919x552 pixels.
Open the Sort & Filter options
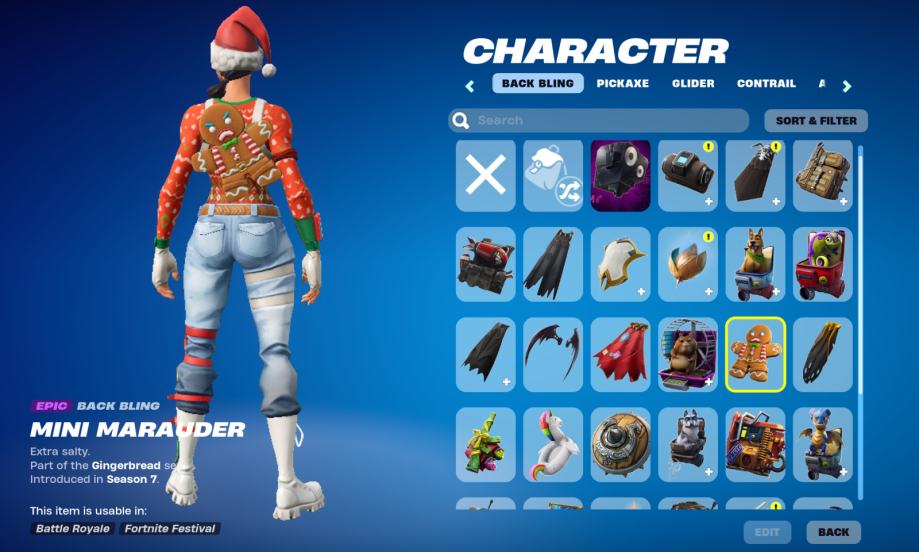[x=816, y=121]
